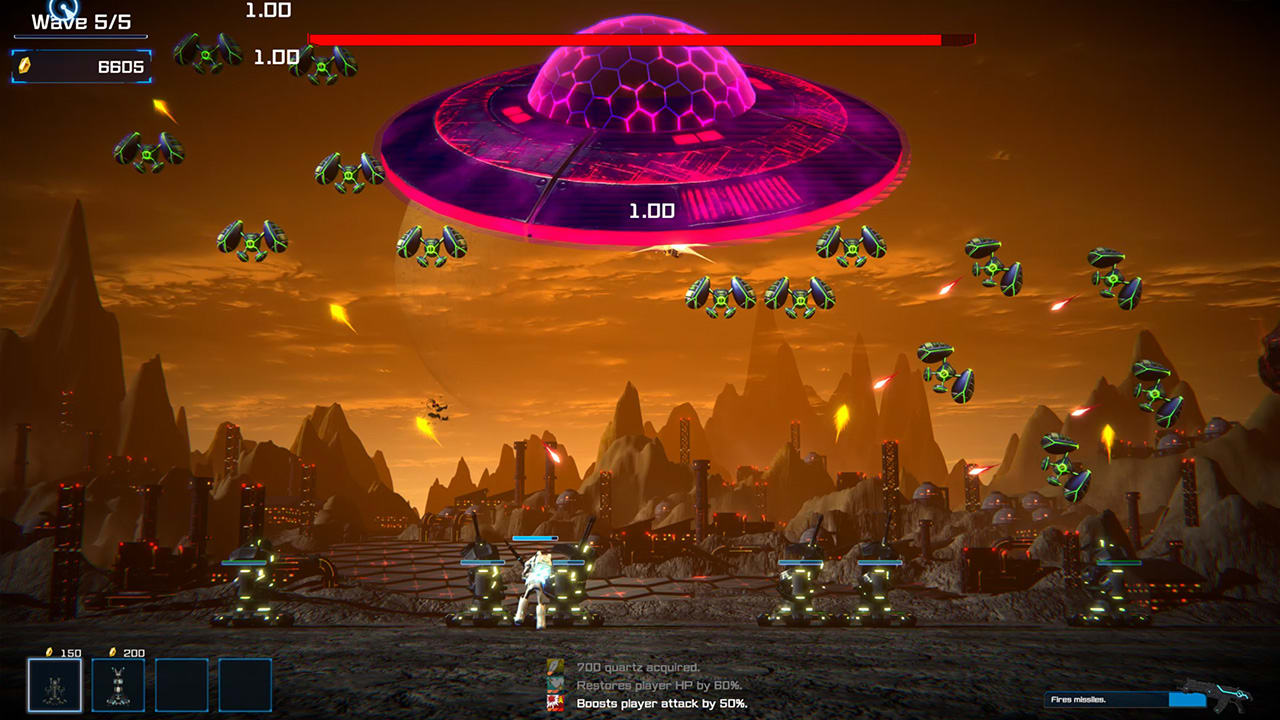This screenshot has width=1280, height=720.
Task: Click the attack boost pickup icon
Action: pyautogui.click(x=554, y=702)
